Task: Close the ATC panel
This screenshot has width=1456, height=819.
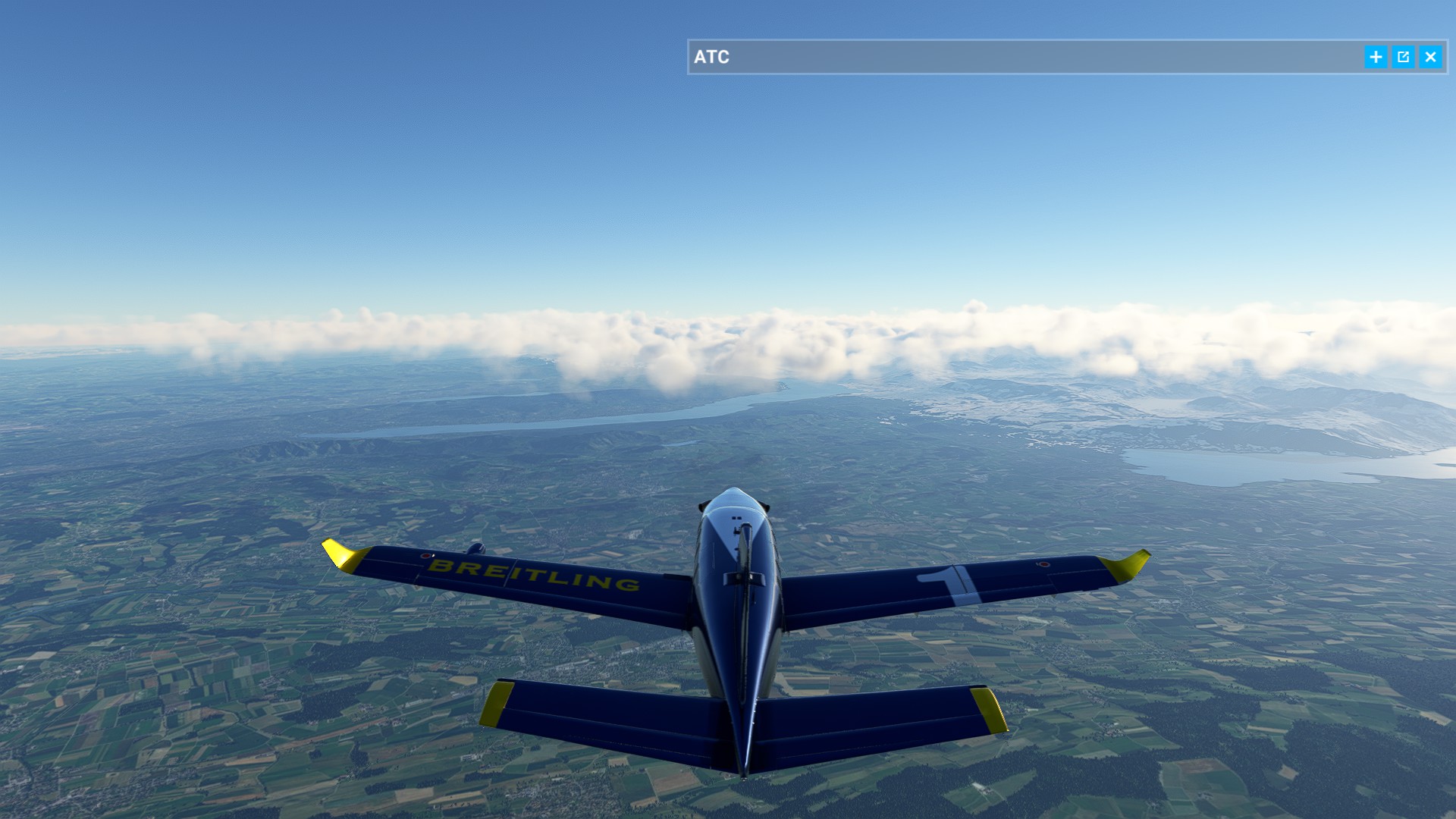Action: [x=1430, y=57]
